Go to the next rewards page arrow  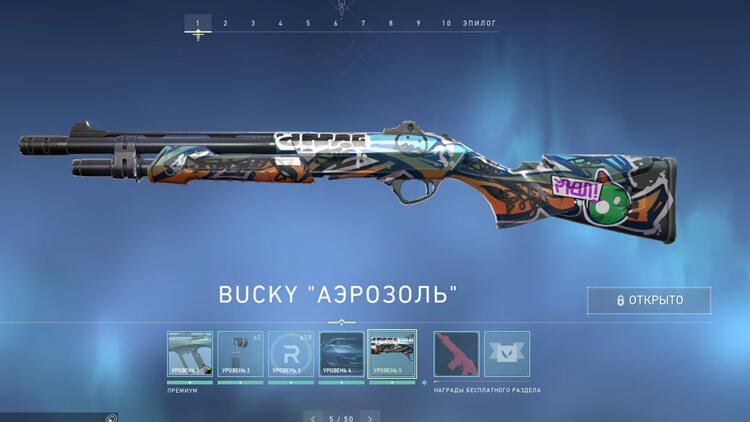(373, 417)
